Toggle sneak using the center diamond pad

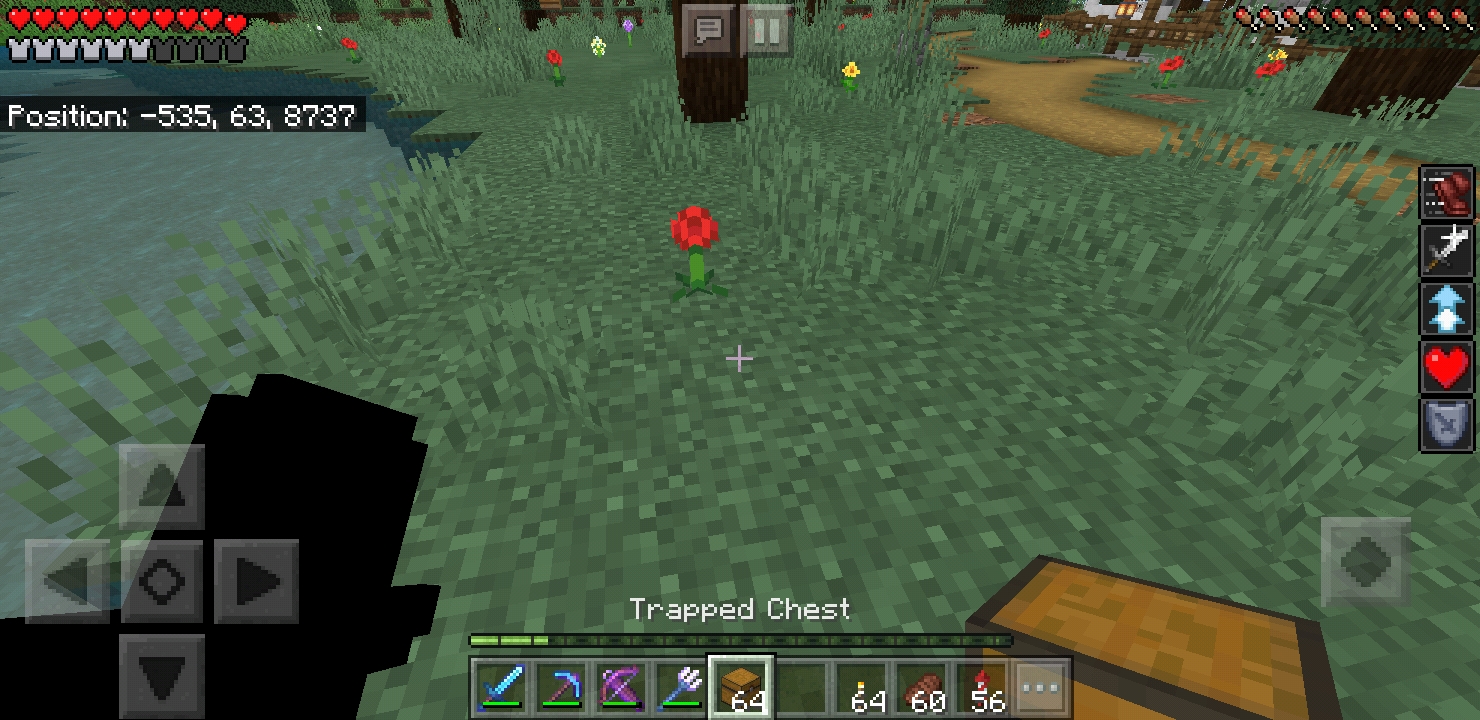161,580
